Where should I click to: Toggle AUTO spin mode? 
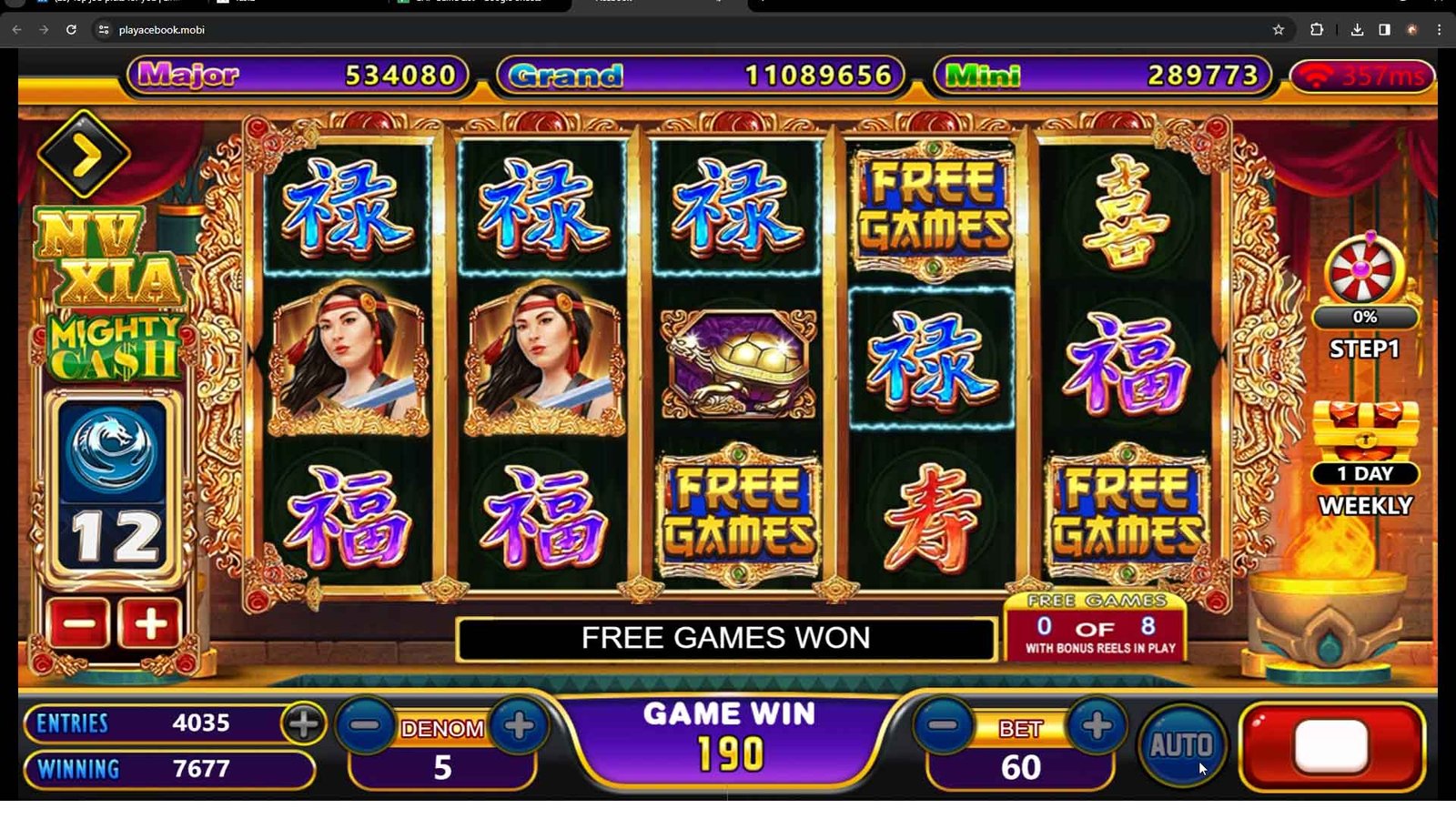[x=1181, y=745]
